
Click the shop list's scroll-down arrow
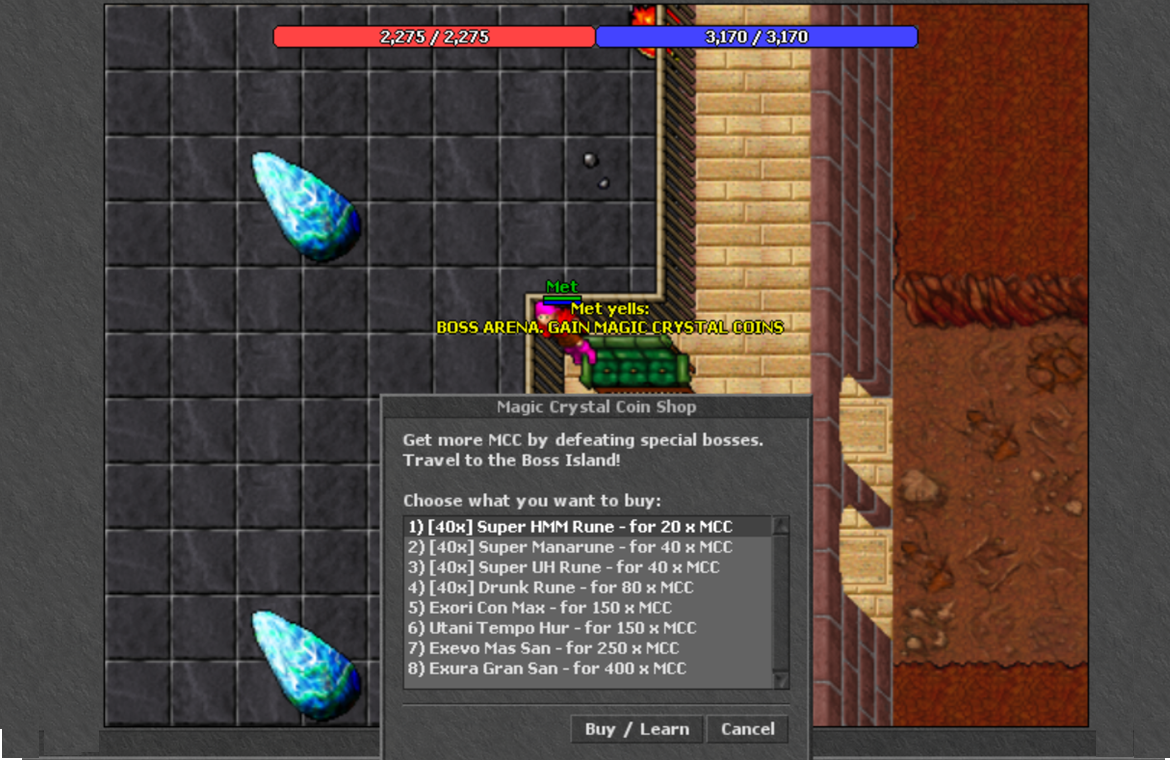click(781, 680)
